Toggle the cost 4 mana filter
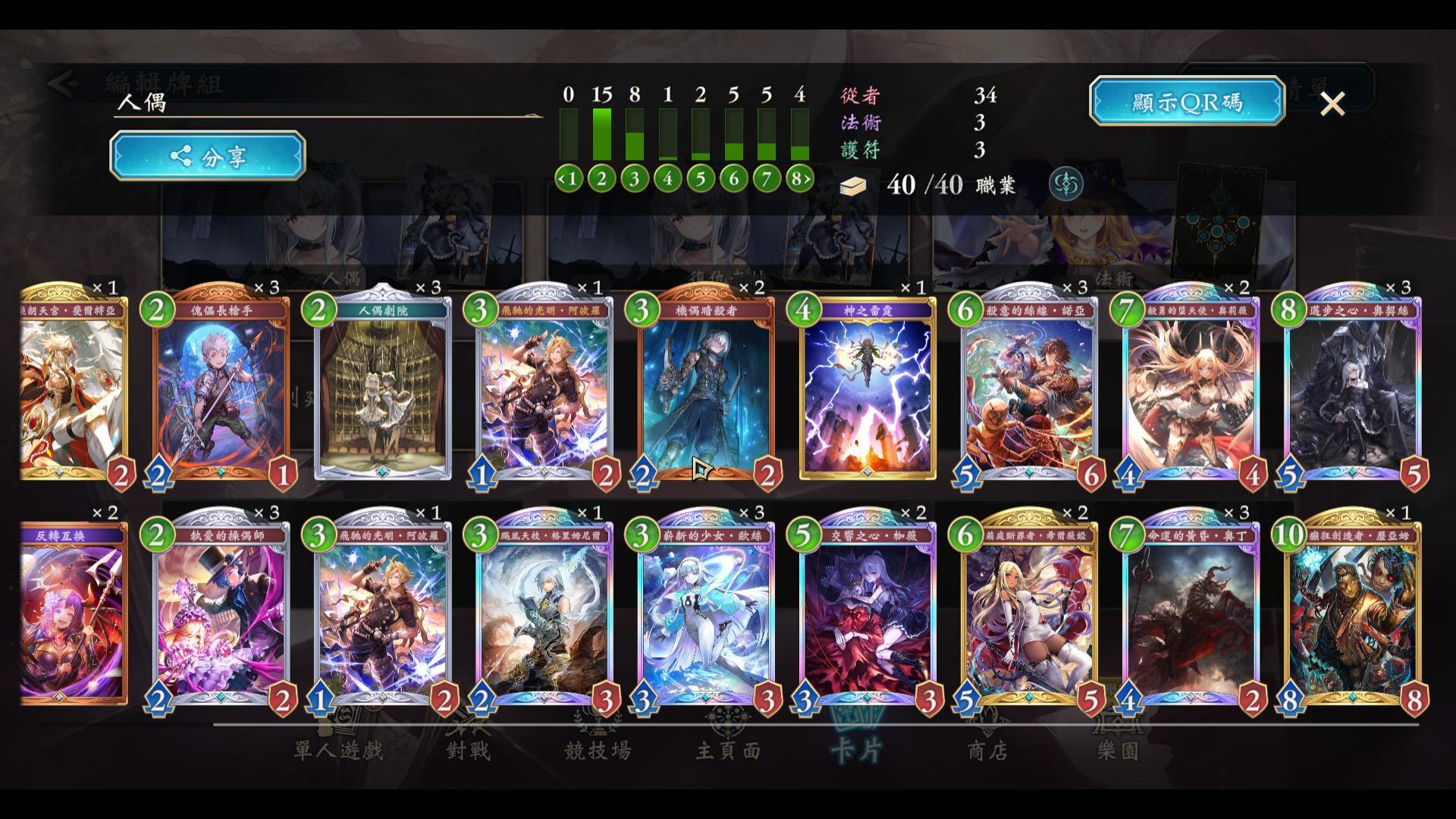This screenshot has width=1456, height=819. click(667, 178)
